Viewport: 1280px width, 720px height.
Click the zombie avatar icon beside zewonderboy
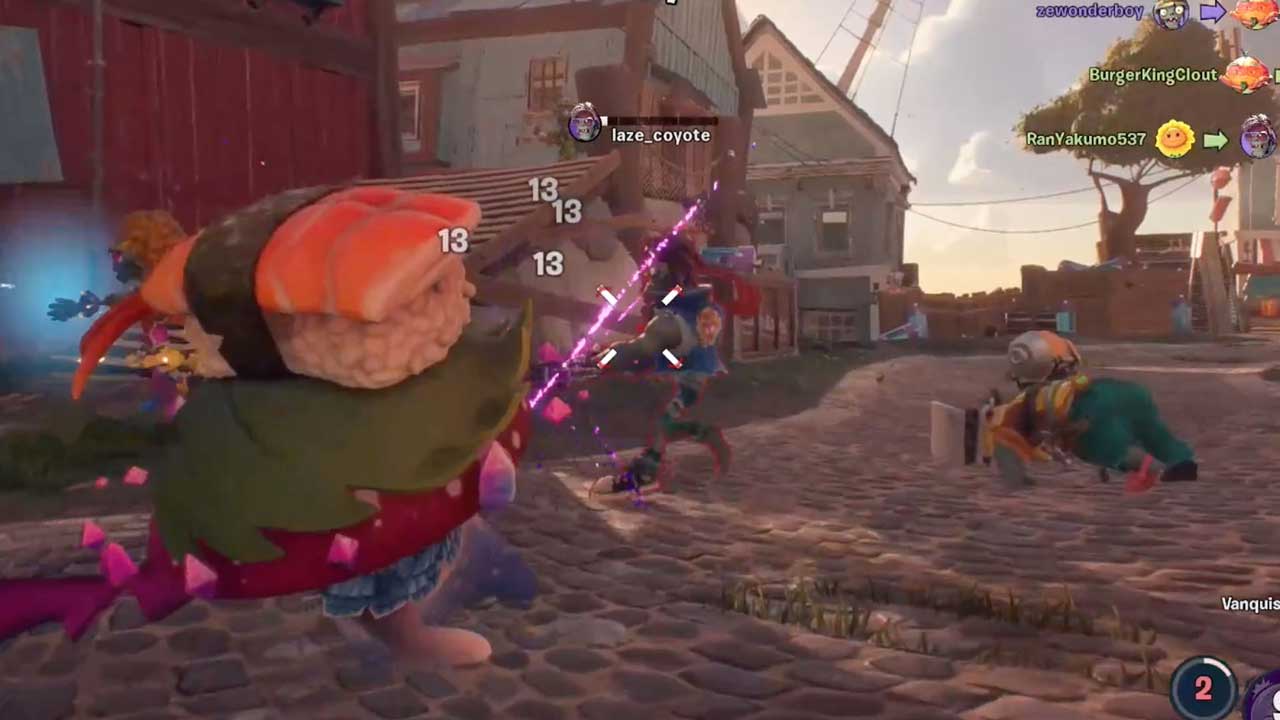(1169, 14)
